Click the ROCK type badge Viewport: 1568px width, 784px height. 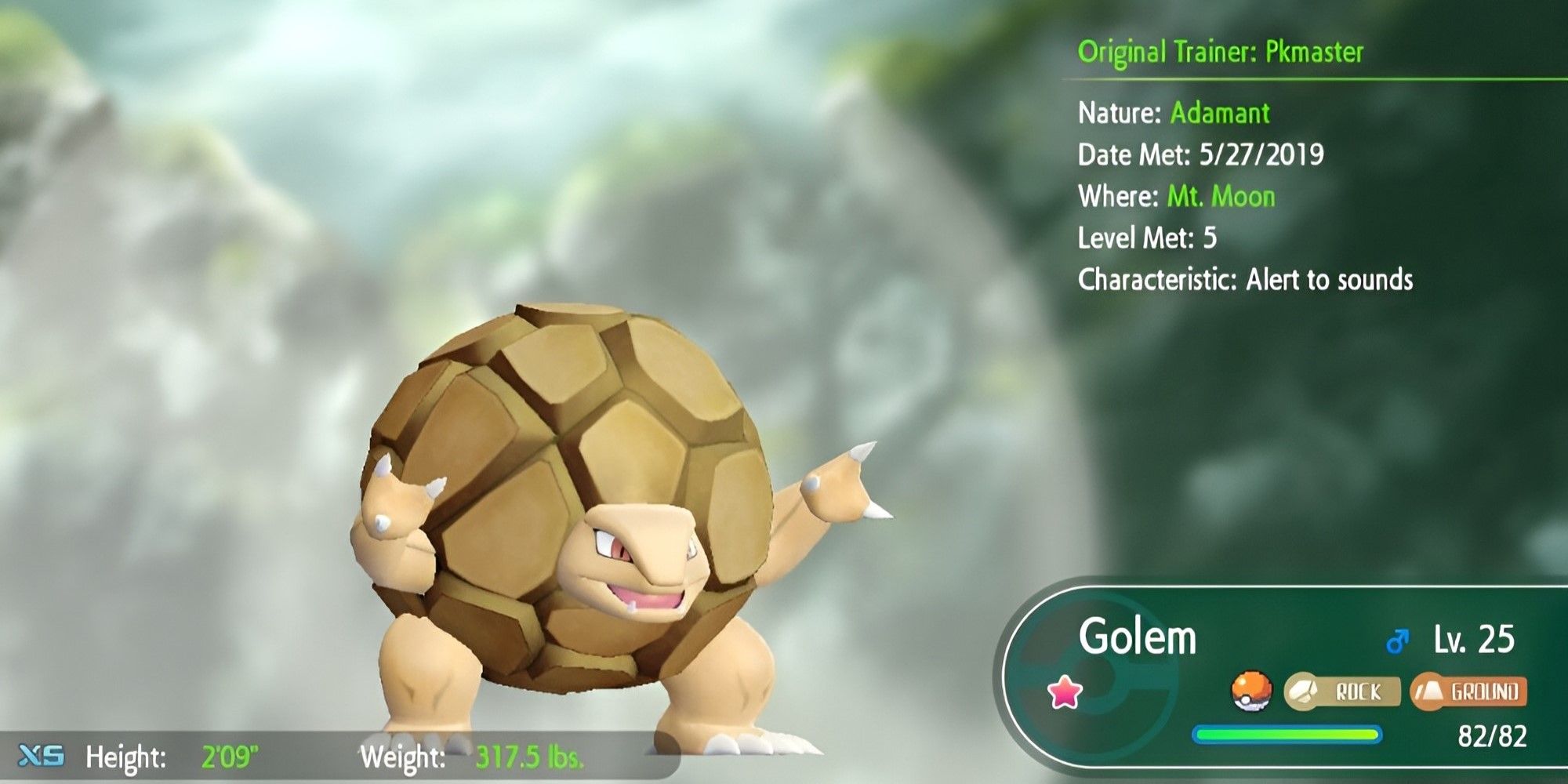tap(1342, 691)
